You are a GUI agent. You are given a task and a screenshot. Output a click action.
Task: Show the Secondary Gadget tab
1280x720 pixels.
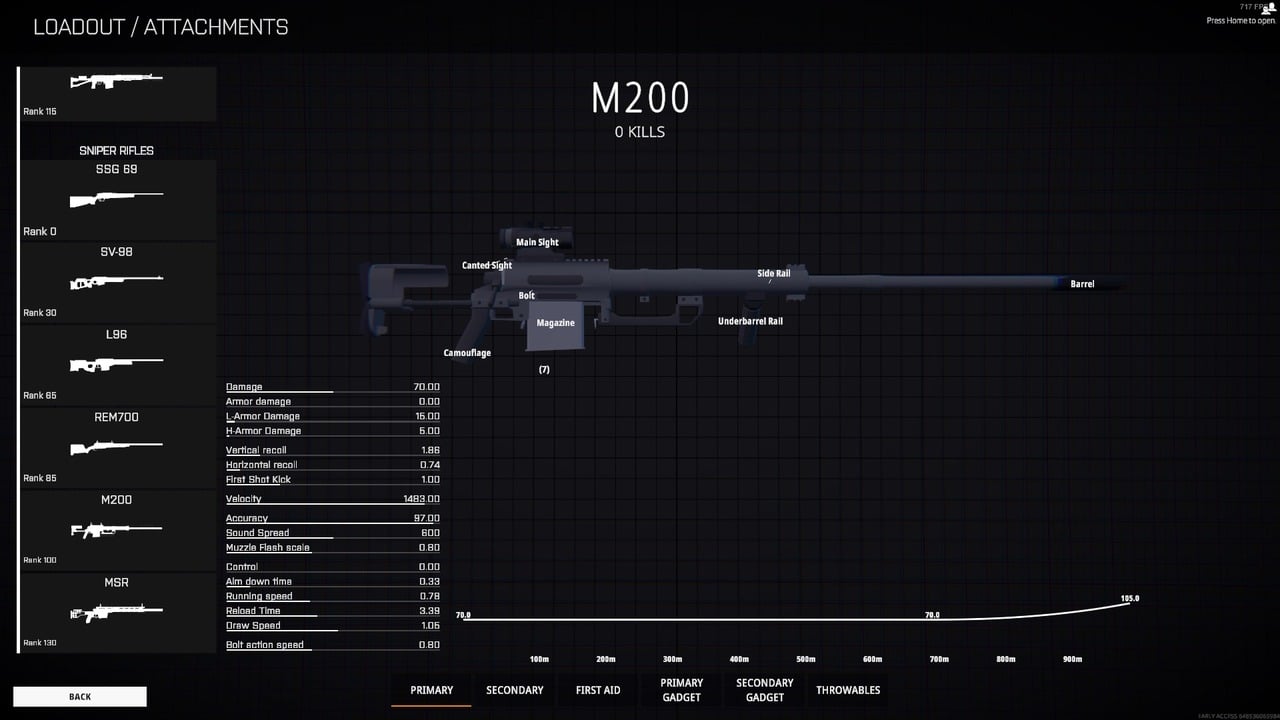tap(764, 690)
